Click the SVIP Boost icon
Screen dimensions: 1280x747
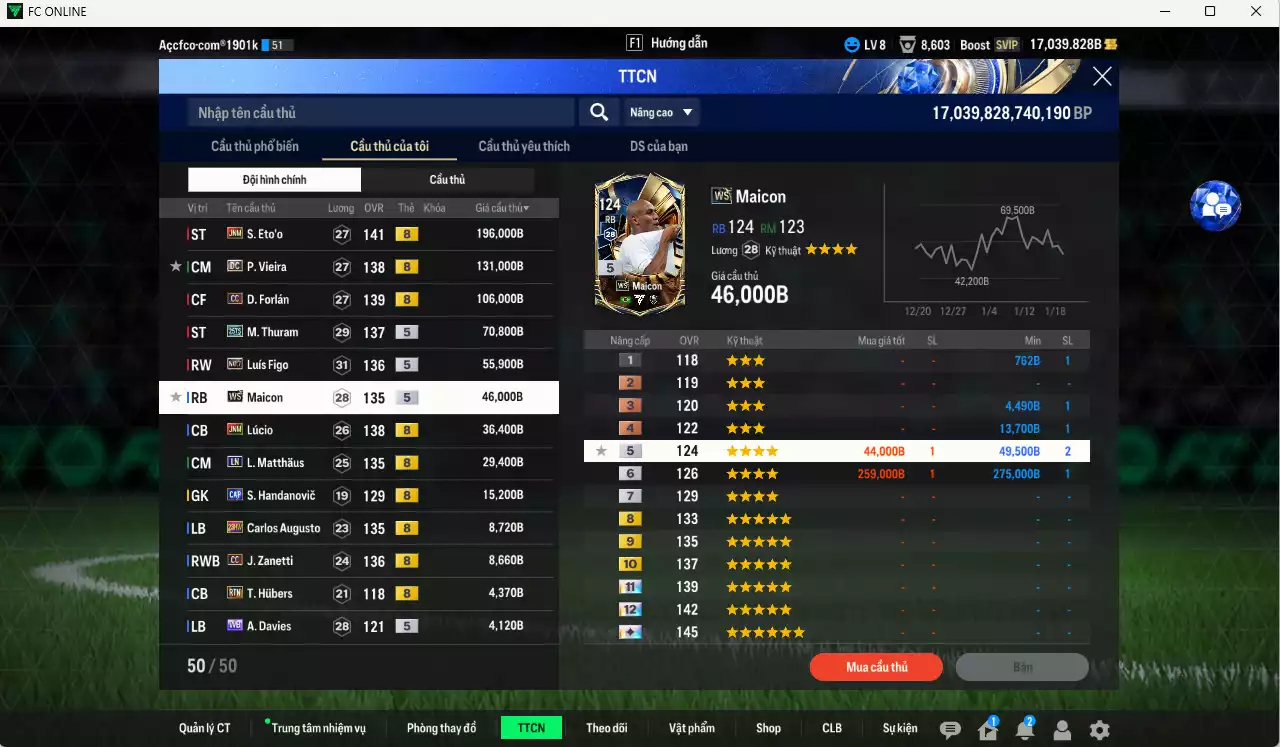pos(1006,44)
